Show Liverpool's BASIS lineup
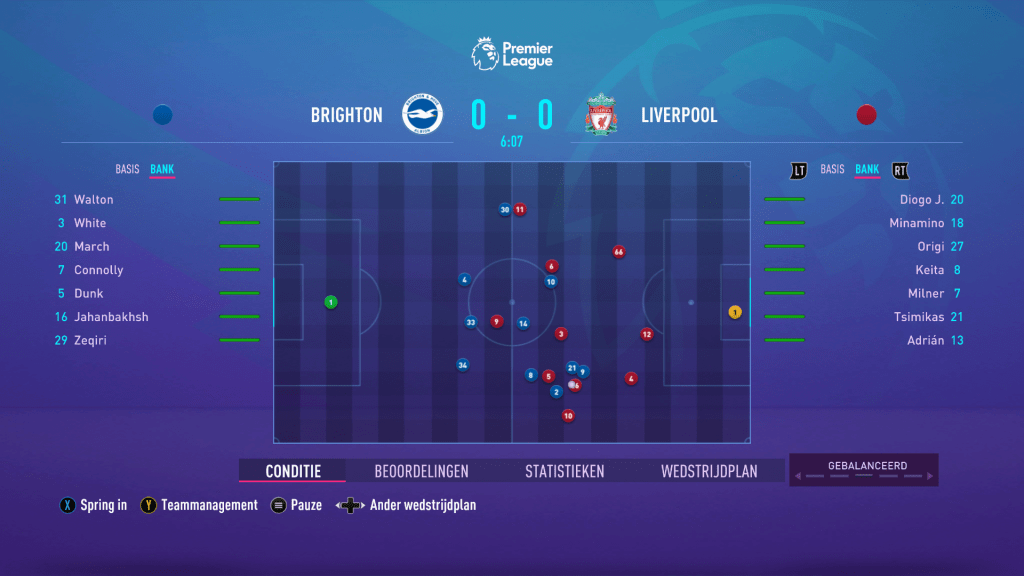This screenshot has height=576, width=1024. [x=832, y=169]
